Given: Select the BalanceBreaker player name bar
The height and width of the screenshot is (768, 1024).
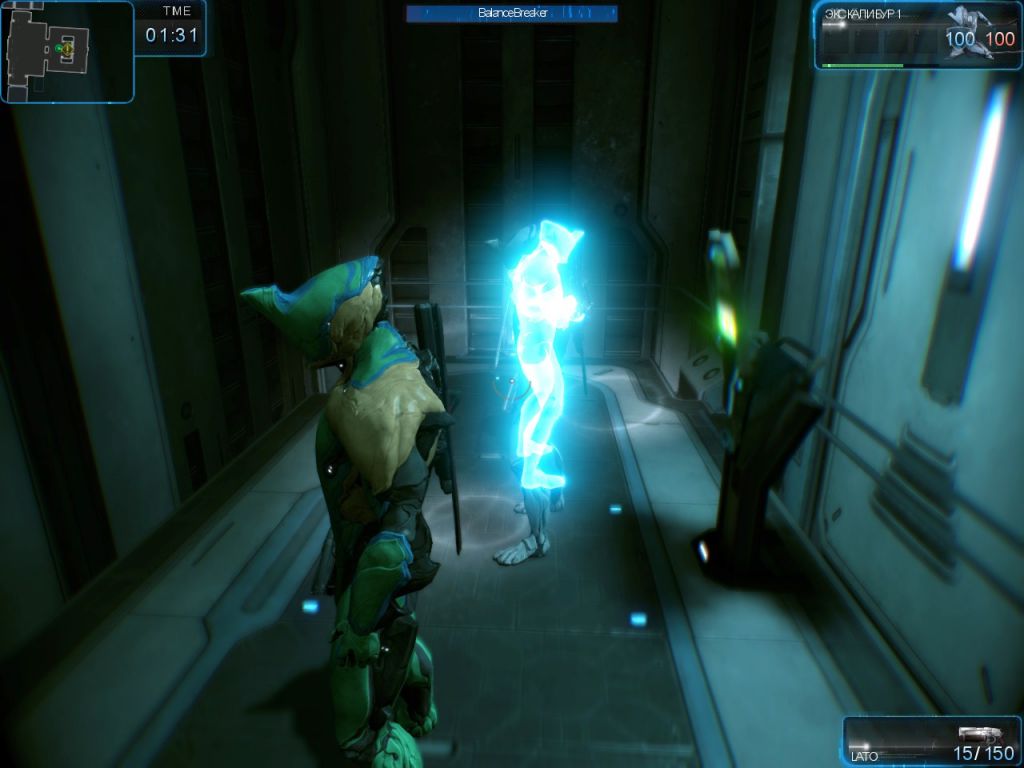Looking at the screenshot, I should point(511,13).
